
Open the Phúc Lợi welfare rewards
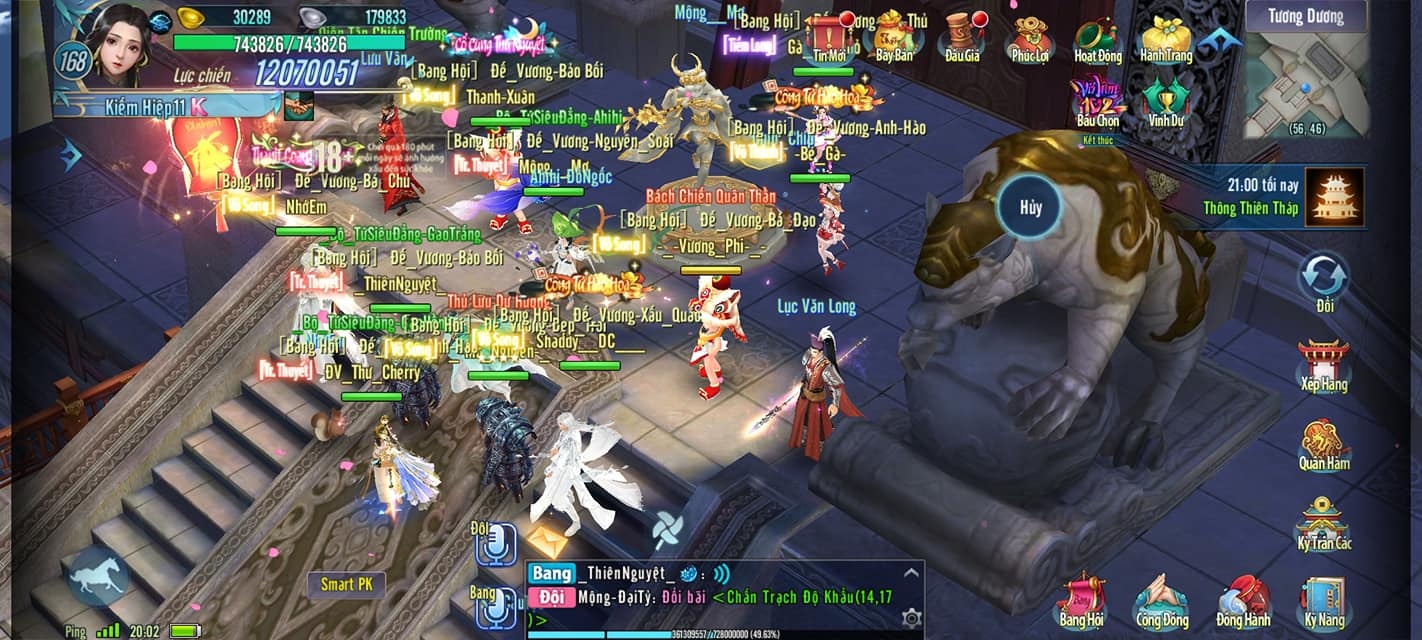point(1029,38)
